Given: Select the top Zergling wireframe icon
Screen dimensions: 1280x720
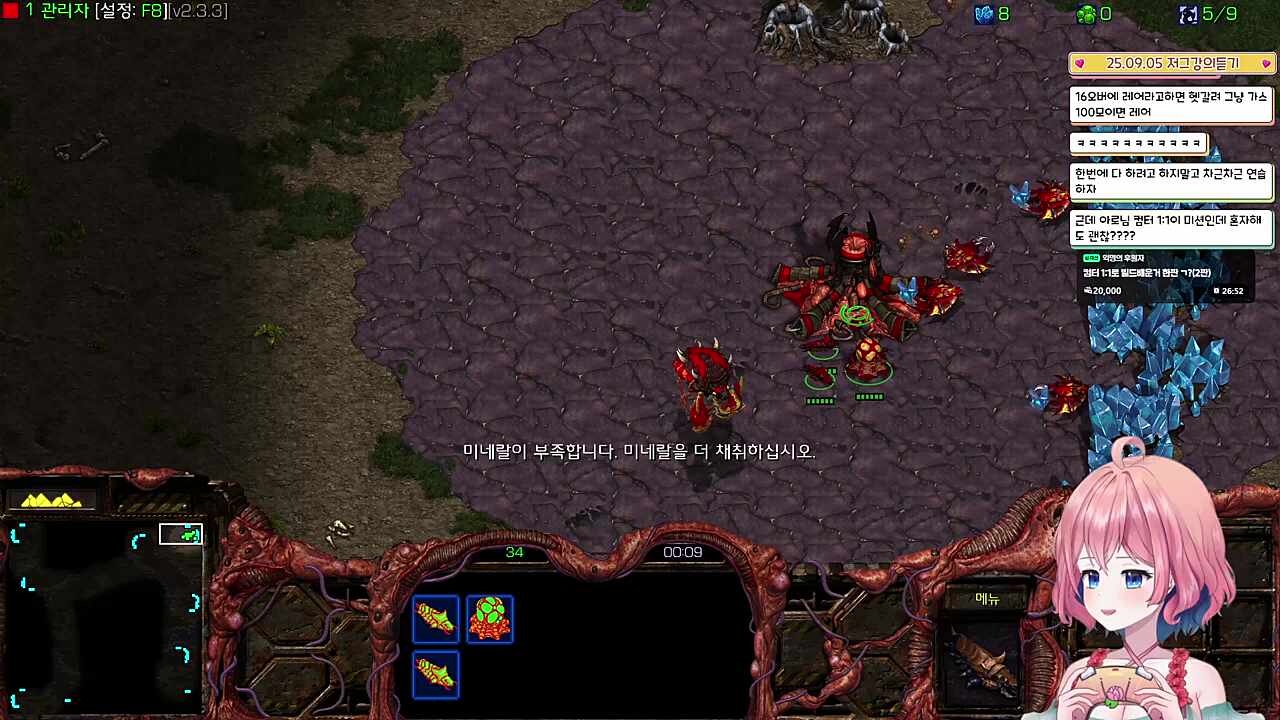Looking at the screenshot, I should pyautogui.click(x=435, y=618).
